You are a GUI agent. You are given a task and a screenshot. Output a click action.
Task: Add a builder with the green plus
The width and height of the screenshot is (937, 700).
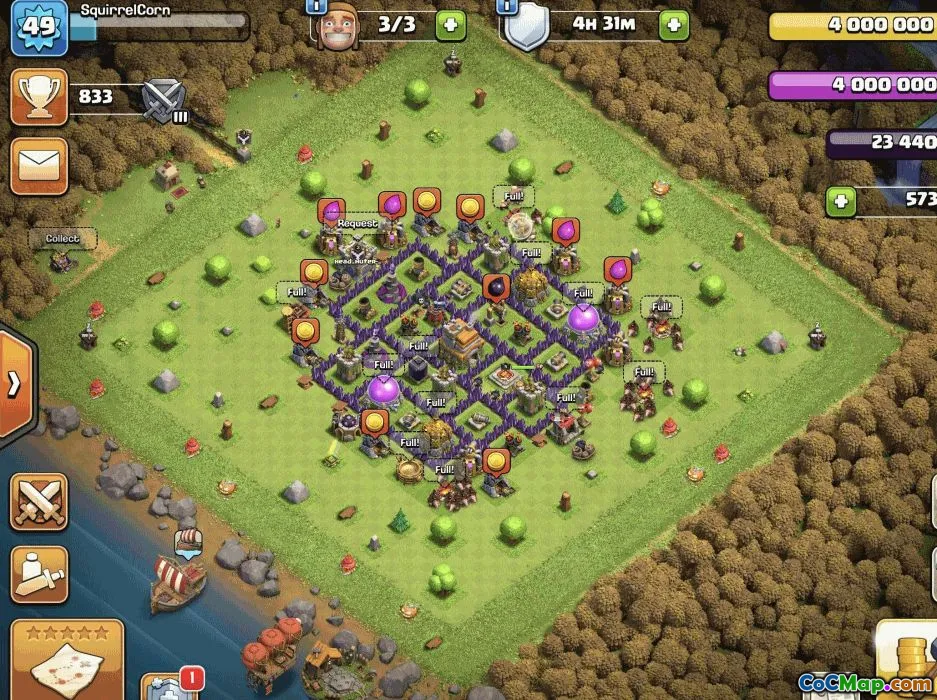click(x=450, y=25)
